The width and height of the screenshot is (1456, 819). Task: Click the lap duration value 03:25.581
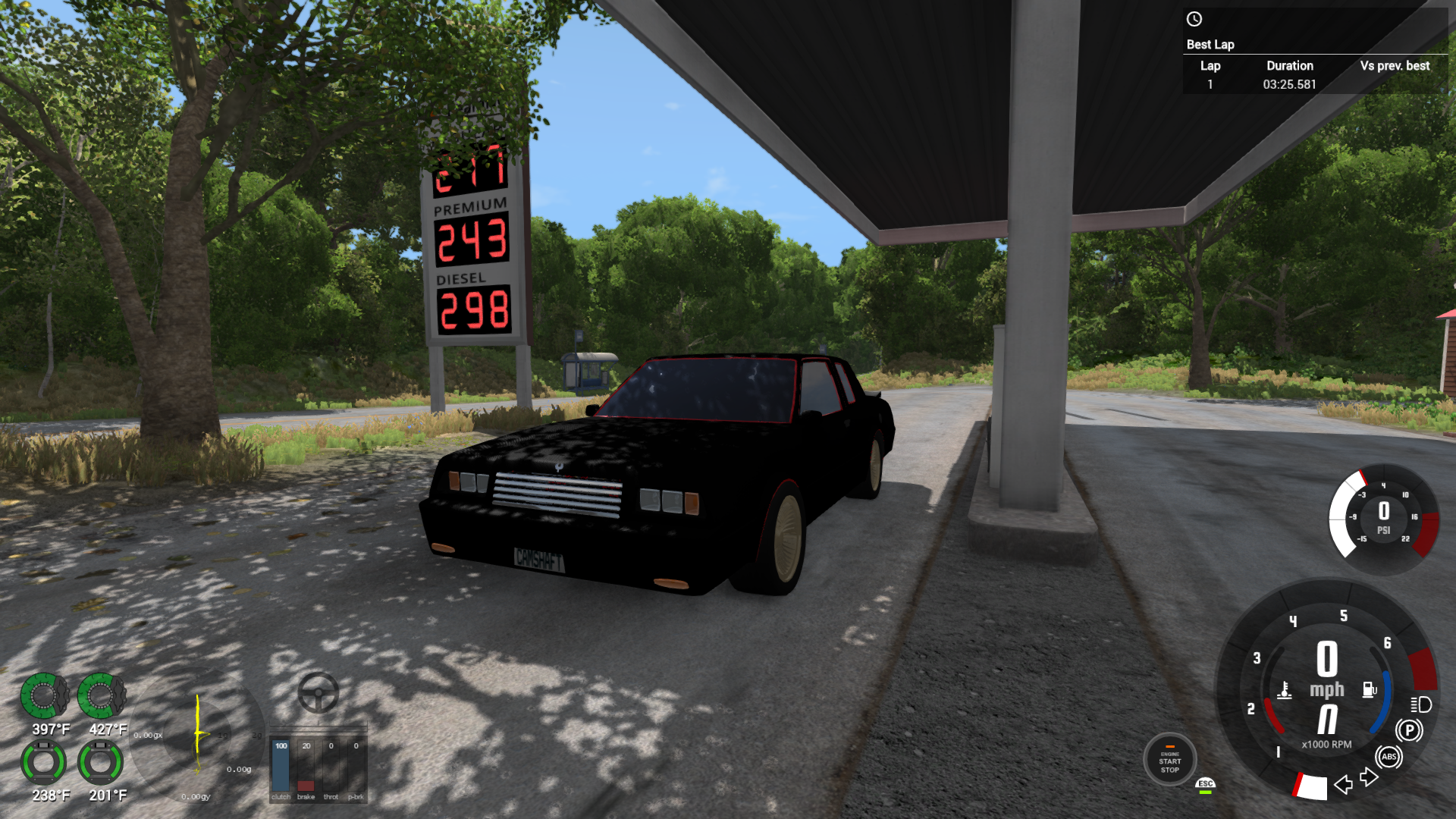(1290, 86)
